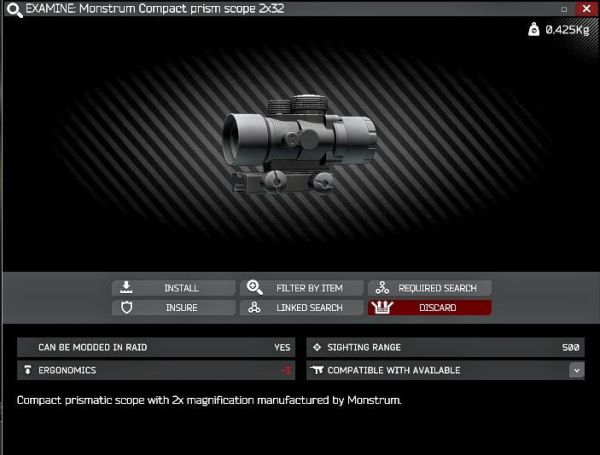Run a Required Search
This screenshot has height=455, width=600.
(x=430, y=288)
